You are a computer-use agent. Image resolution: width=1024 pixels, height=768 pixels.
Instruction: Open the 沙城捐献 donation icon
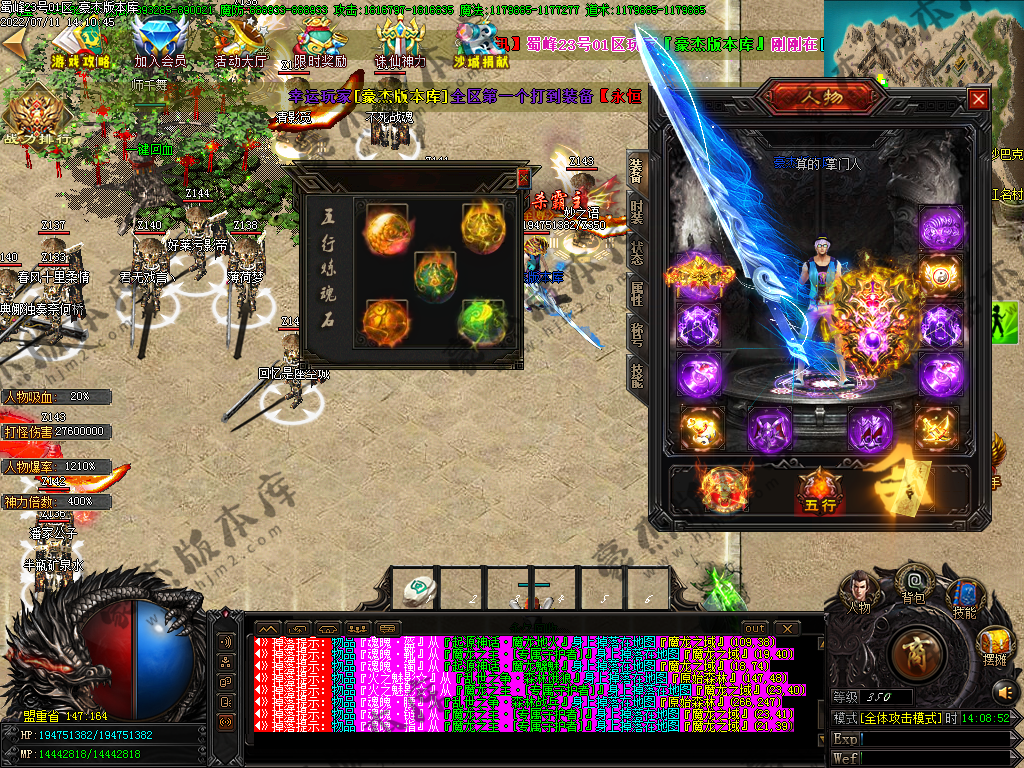pyautogui.click(x=482, y=45)
